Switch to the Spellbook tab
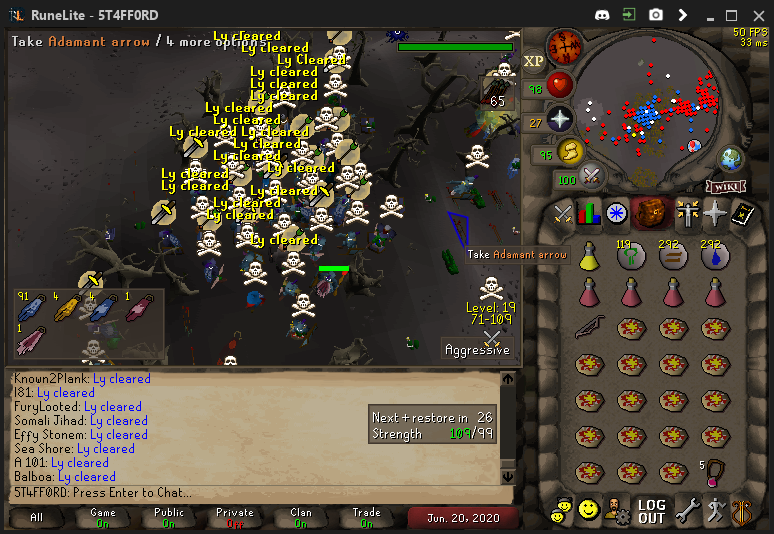This screenshot has height=534, width=774. point(742,213)
